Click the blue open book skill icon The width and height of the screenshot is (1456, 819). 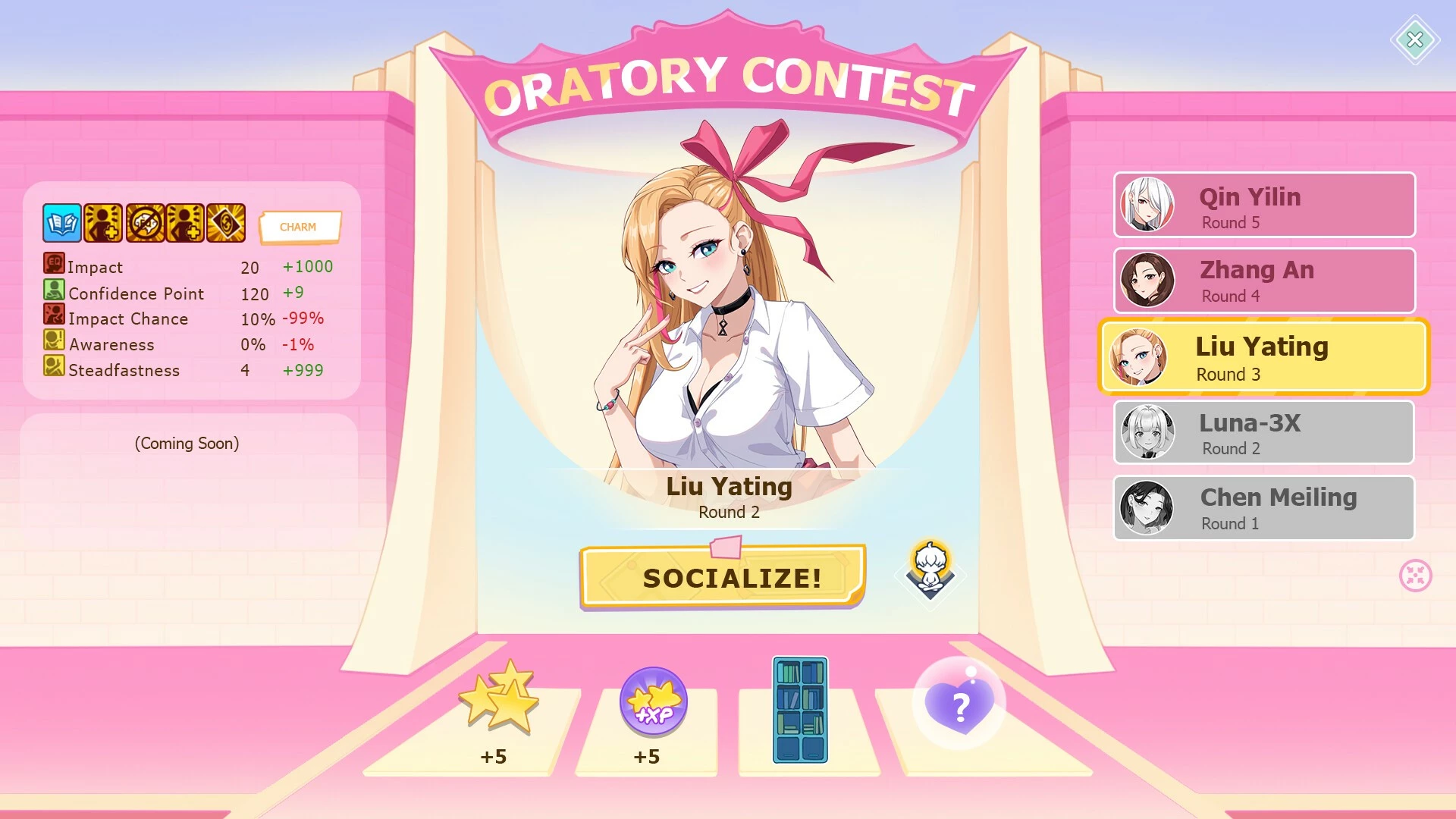click(61, 223)
